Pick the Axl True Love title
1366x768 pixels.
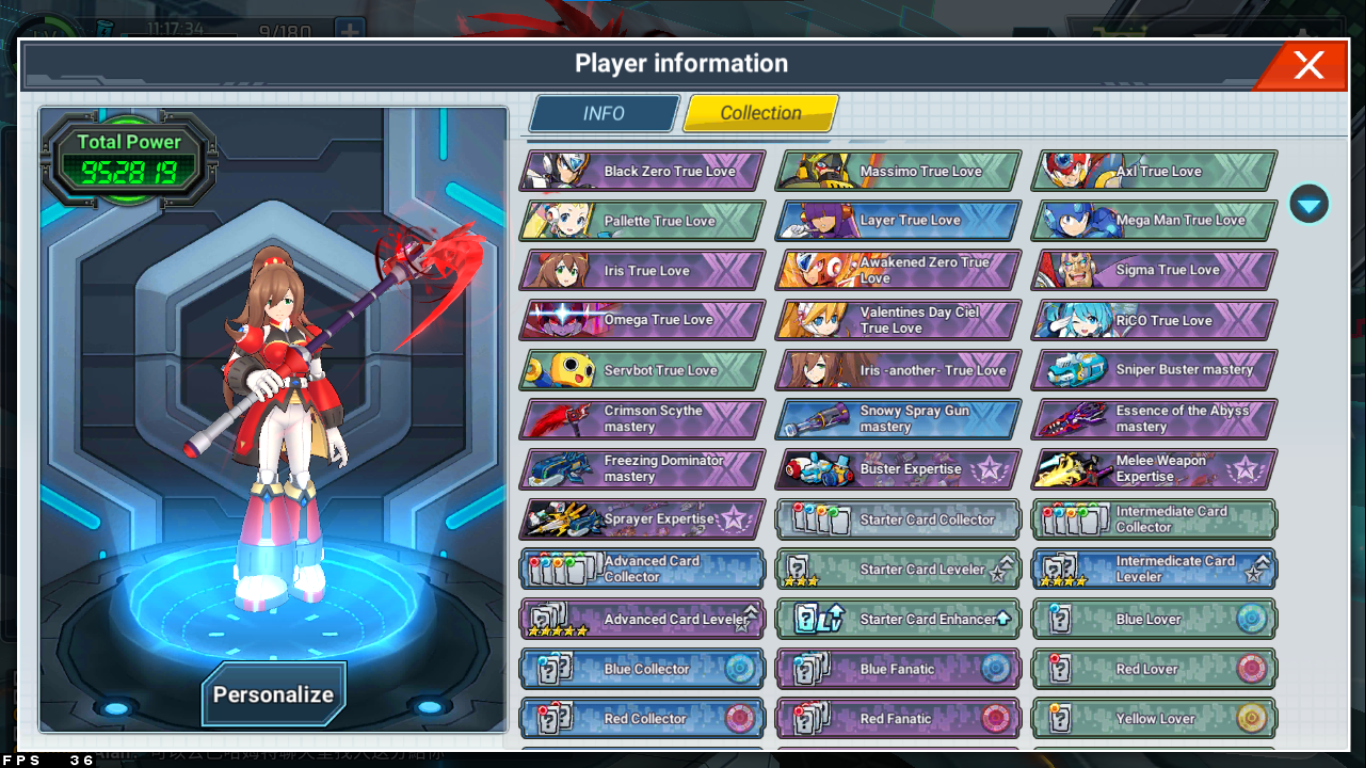1154,171
